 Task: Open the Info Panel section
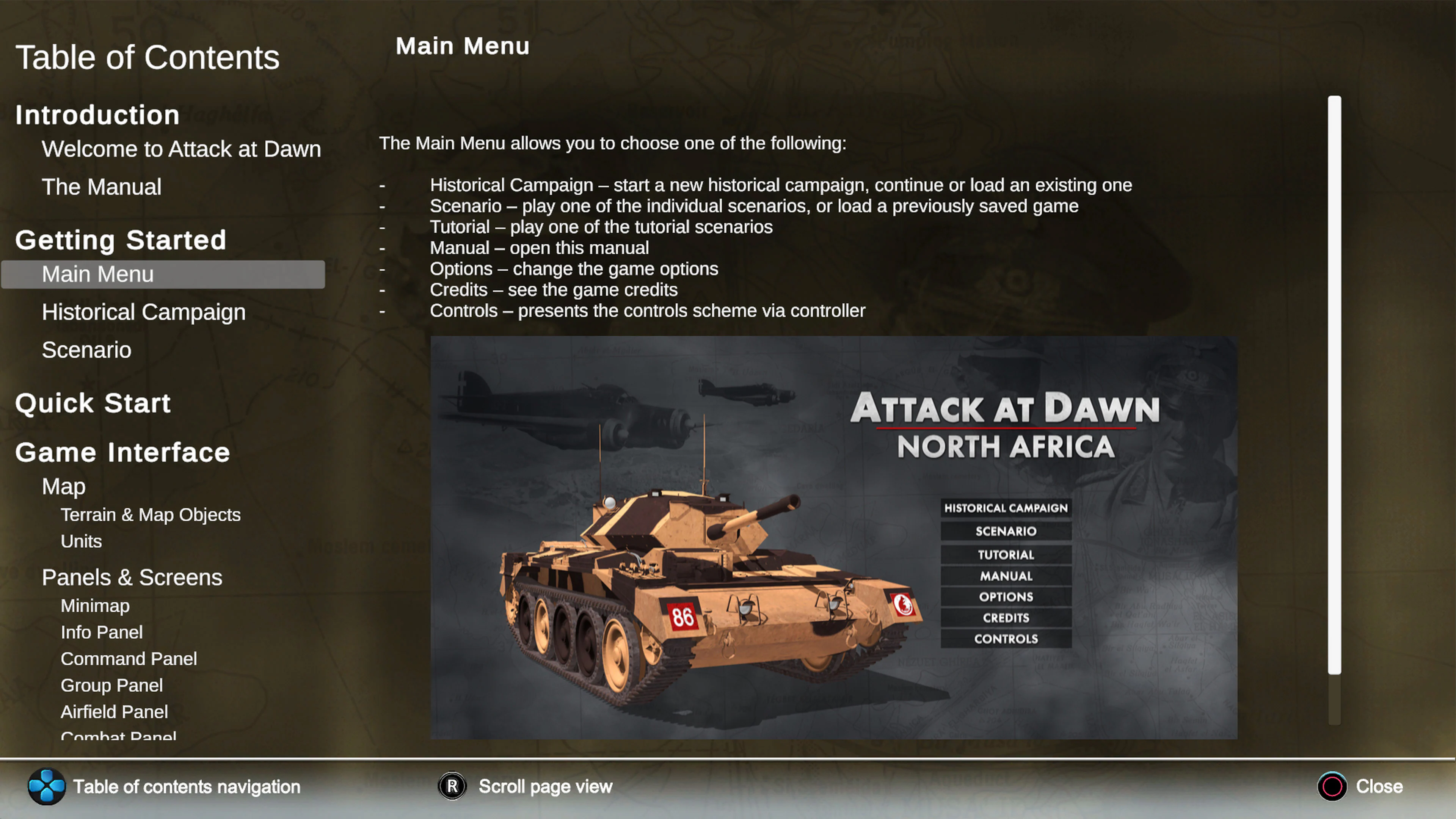(102, 632)
